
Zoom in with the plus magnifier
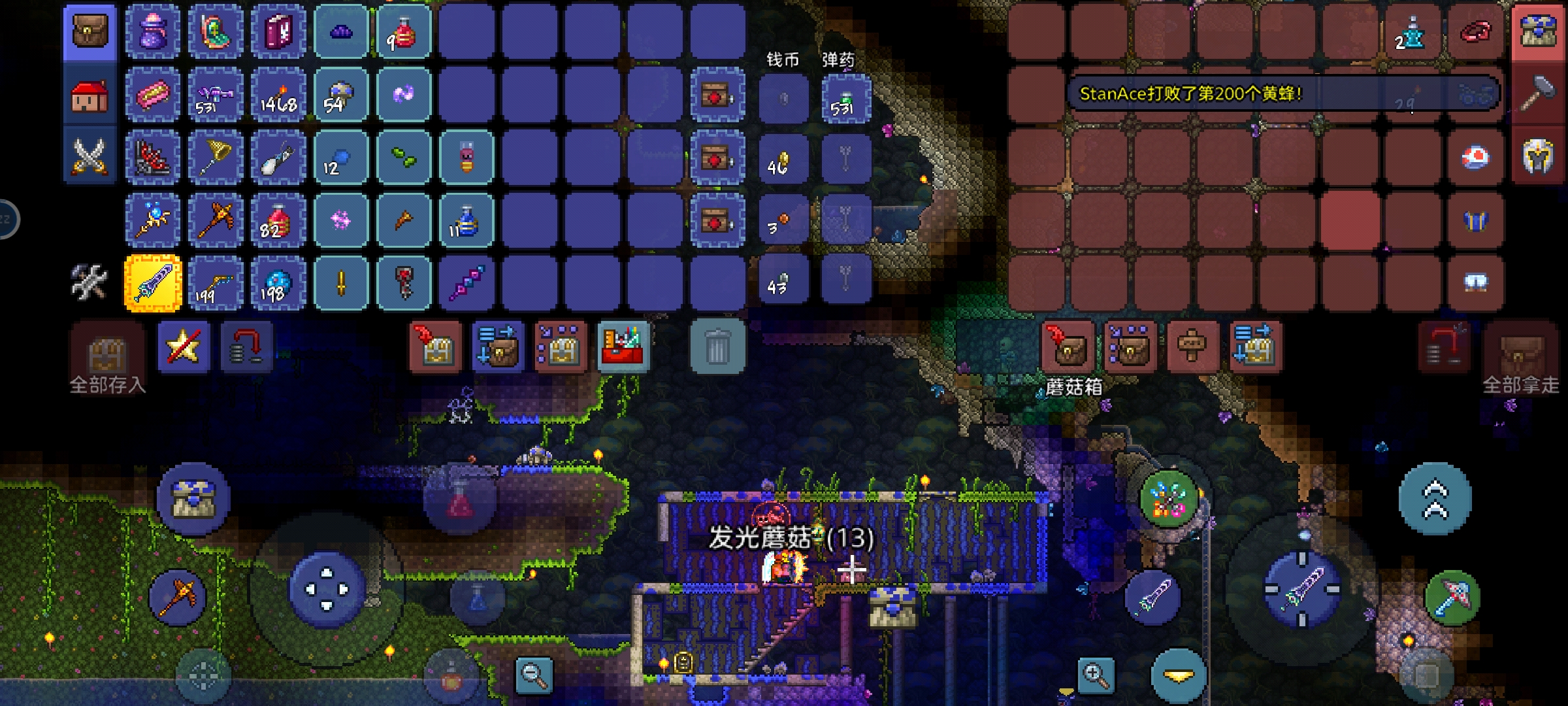tap(1096, 675)
